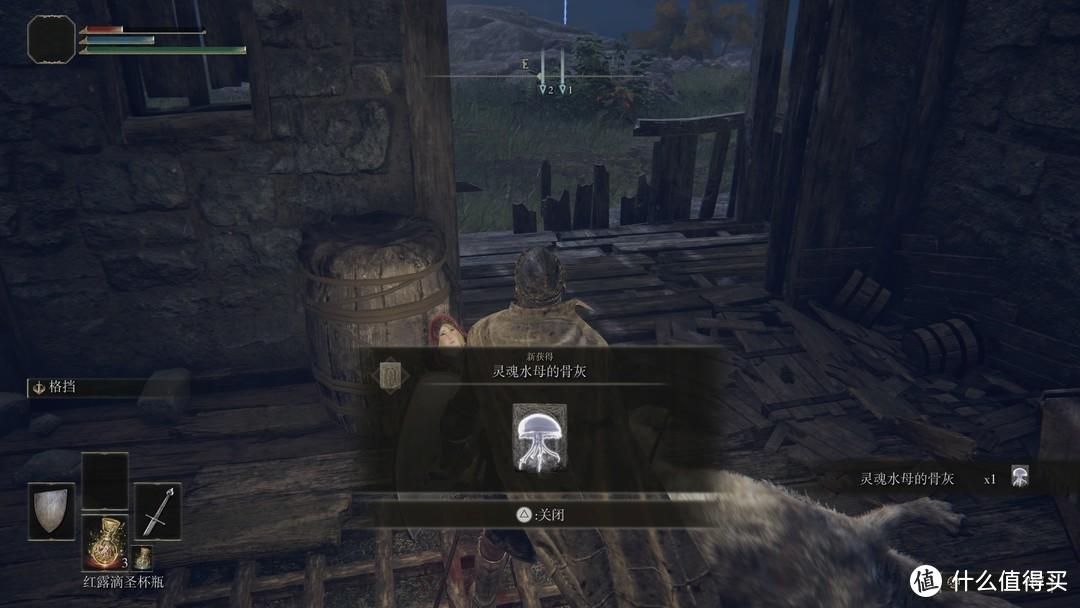Choose the 红露滴圣杯瓶 flask slot
The width and height of the screenshot is (1080, 608).
tap(104, 541)
